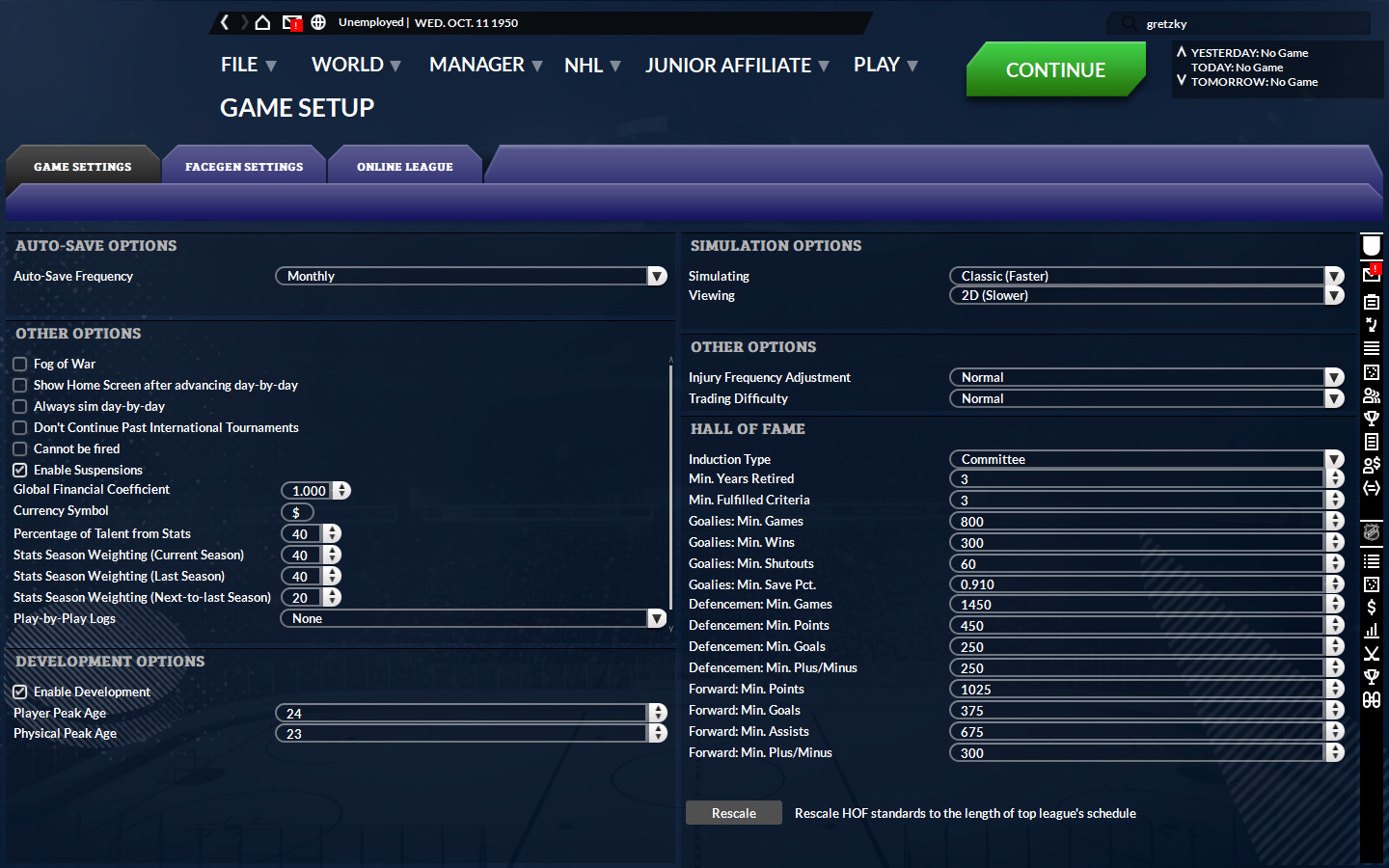Screen dimensions: 1389x868
Task: Uncheck Enable Development
Action: [19, 692]
